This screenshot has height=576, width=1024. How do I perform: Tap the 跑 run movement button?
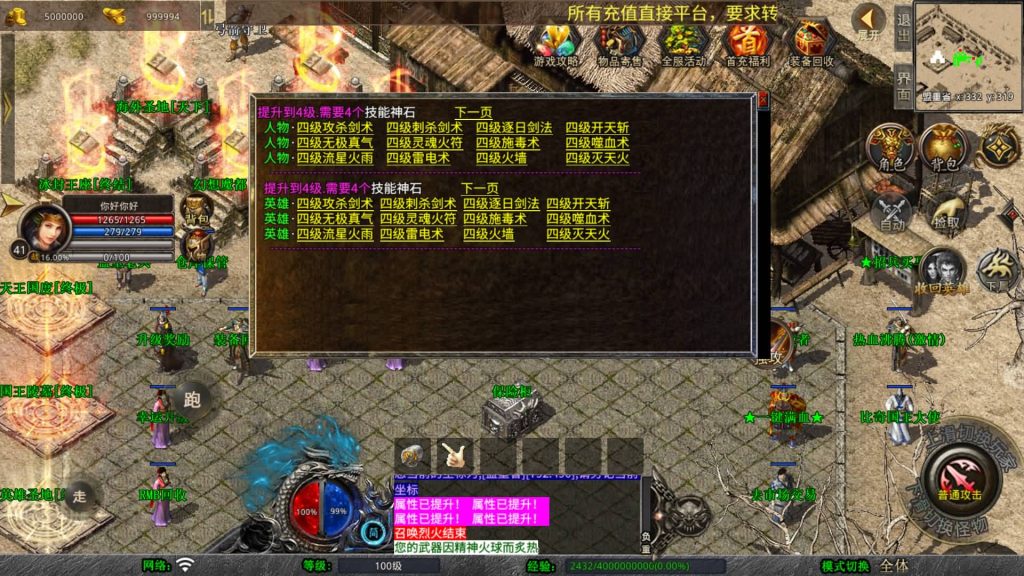[192, 401]
